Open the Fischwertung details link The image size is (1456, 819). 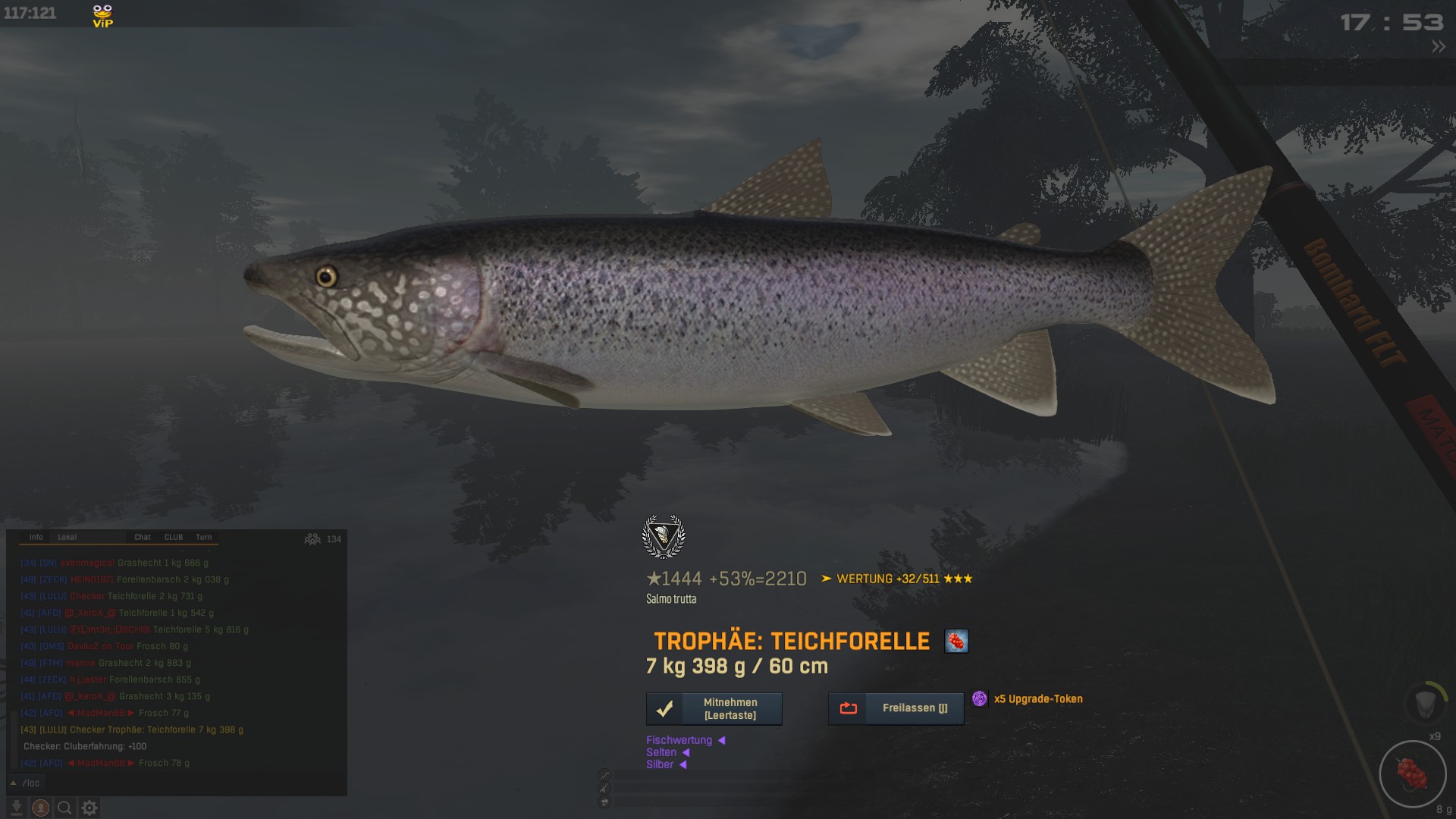point(679,740)
